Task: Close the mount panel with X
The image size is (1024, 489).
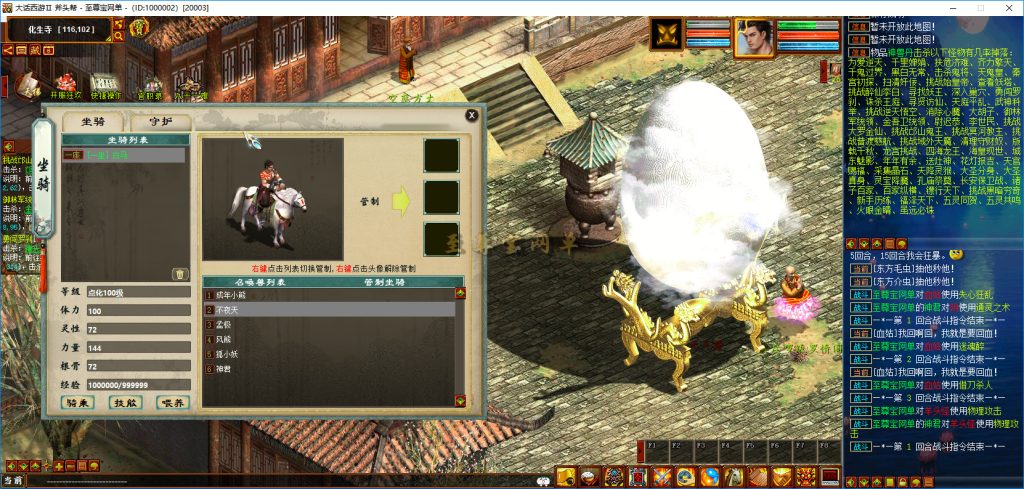Action: (471, 115)
